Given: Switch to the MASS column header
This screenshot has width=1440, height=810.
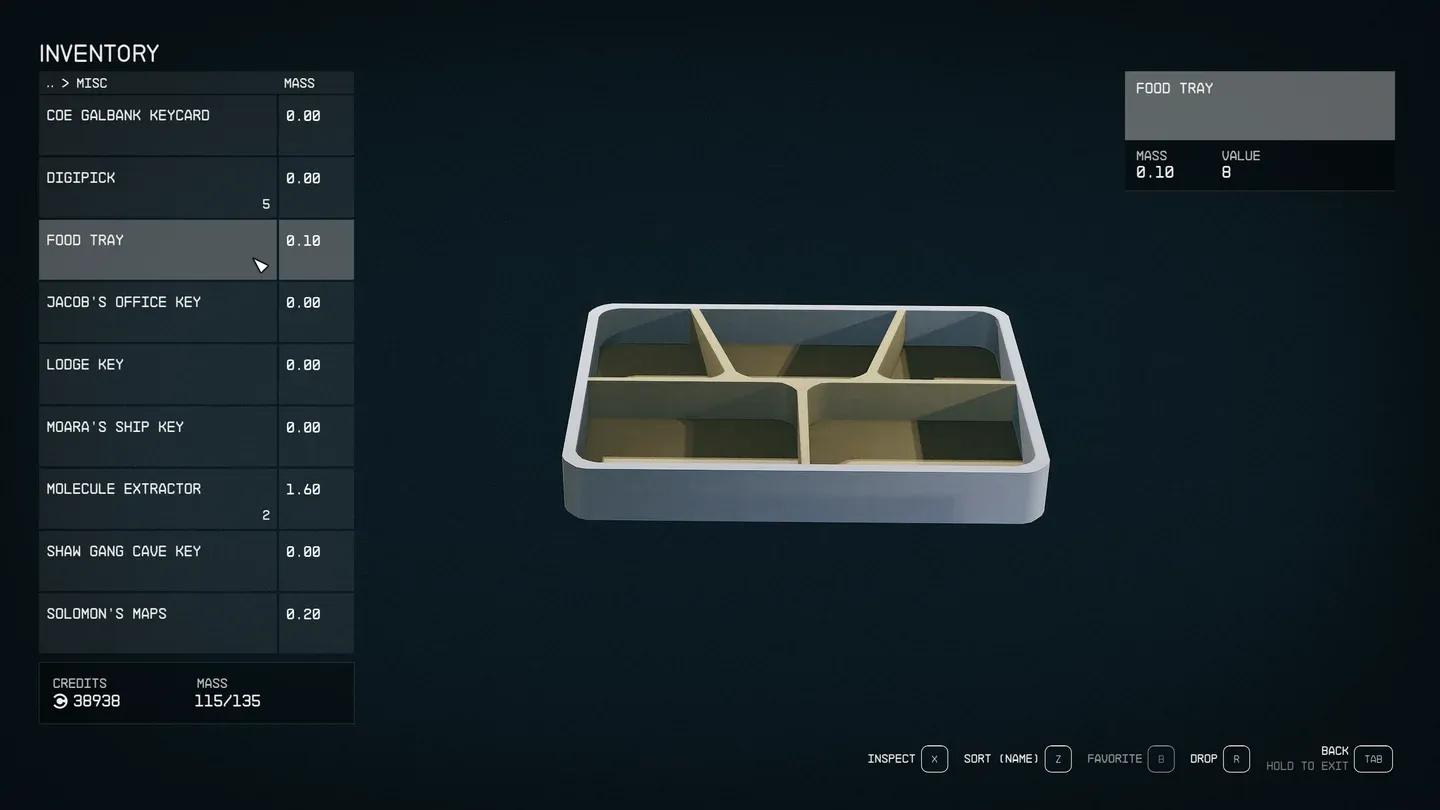Looking at the screenshot, I should (x=299, y=83).
